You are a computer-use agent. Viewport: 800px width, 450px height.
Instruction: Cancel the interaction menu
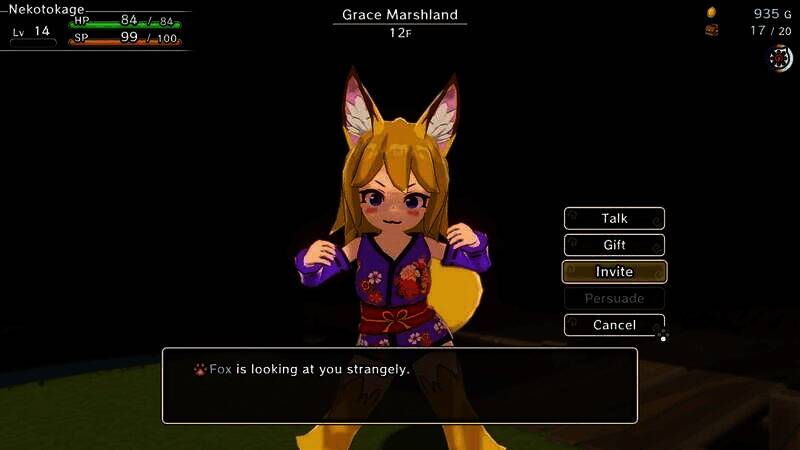coord(614,325)
